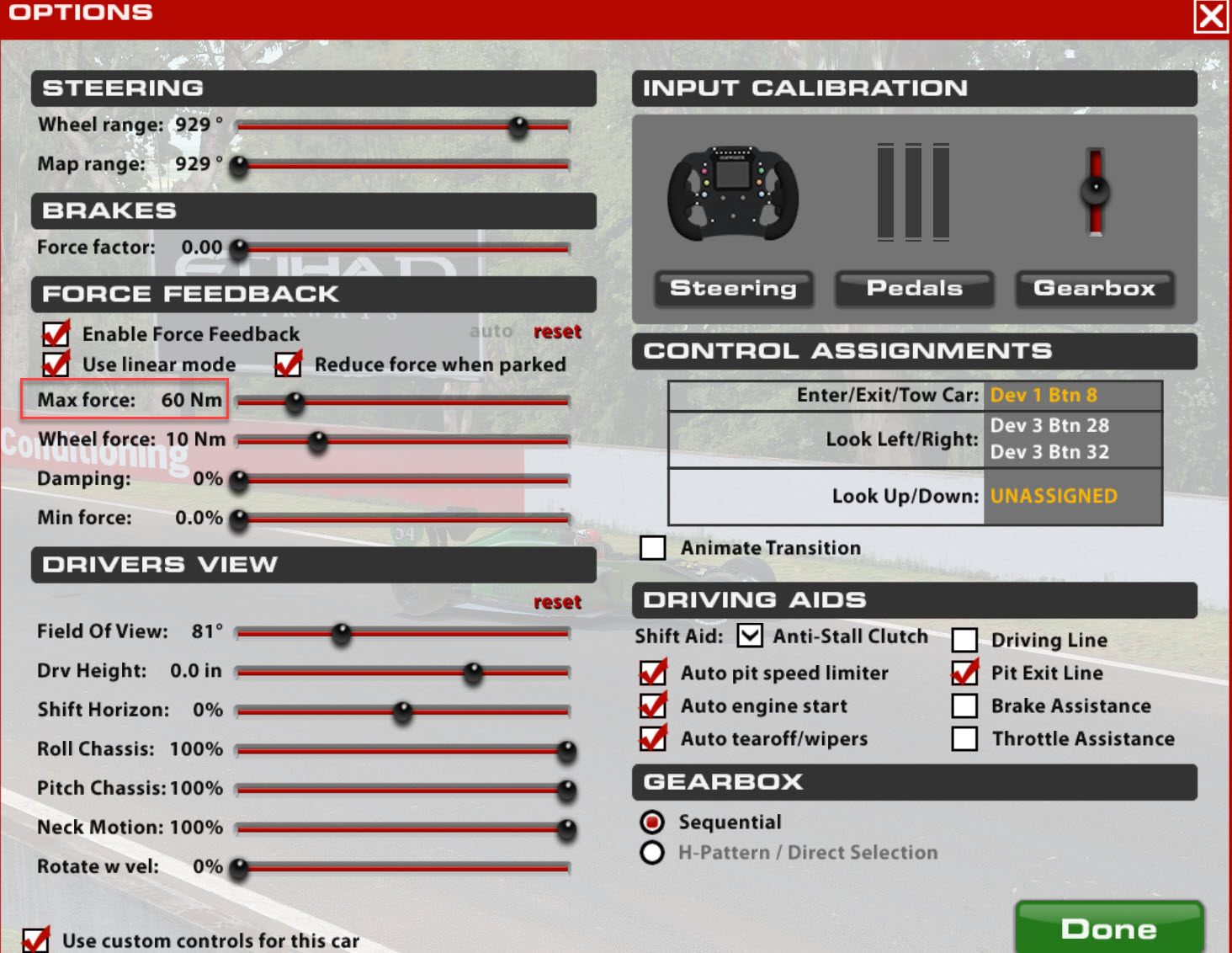Image resolution: width=1232 pixels, height=953 pixels.
Task: Enable the Driving Line aid
Action: tap(964, 640)
